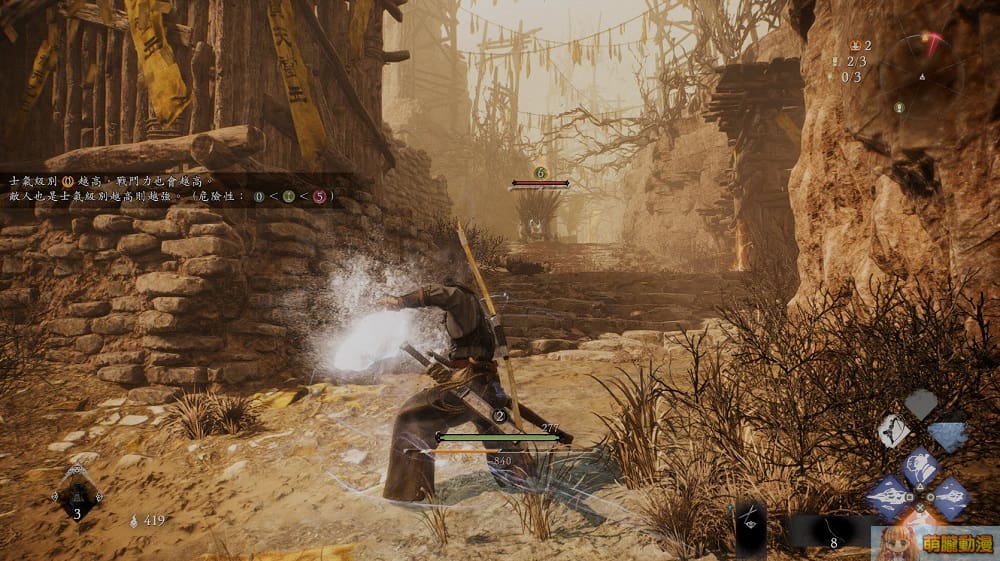This screenshot has width=1000, height=561.
Task: Click the empty grey diamond slot
Action: click(921, 404)
